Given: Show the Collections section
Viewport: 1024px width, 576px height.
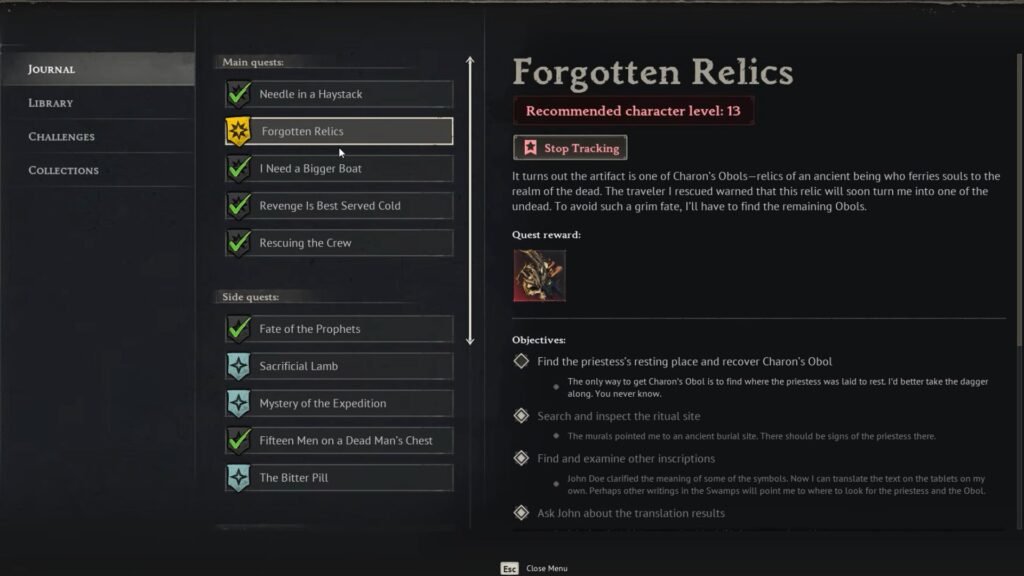Looking at the screenshot, I should click(64, 171).
